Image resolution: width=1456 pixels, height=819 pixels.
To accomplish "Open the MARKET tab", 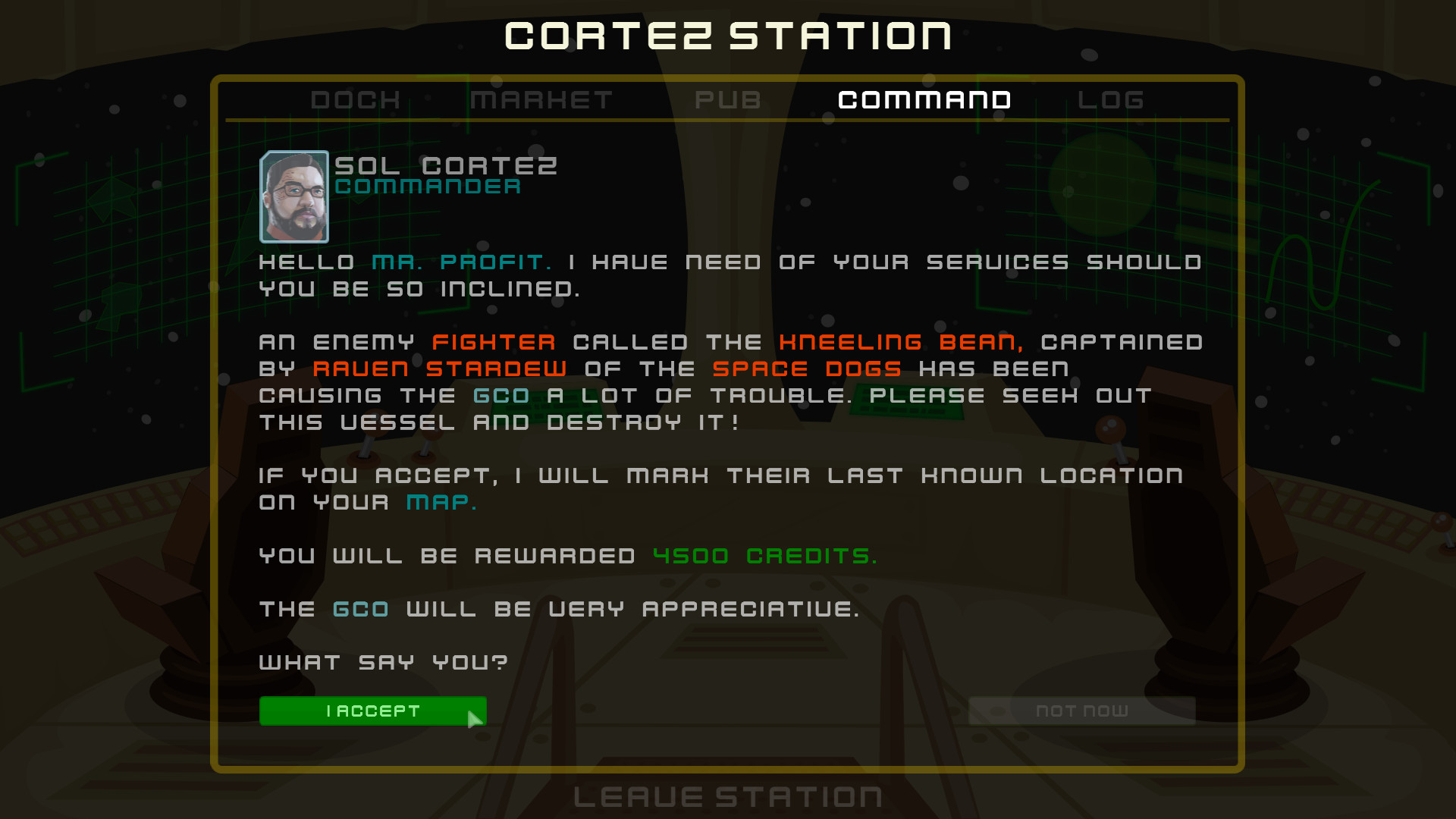I will [541, 99].
